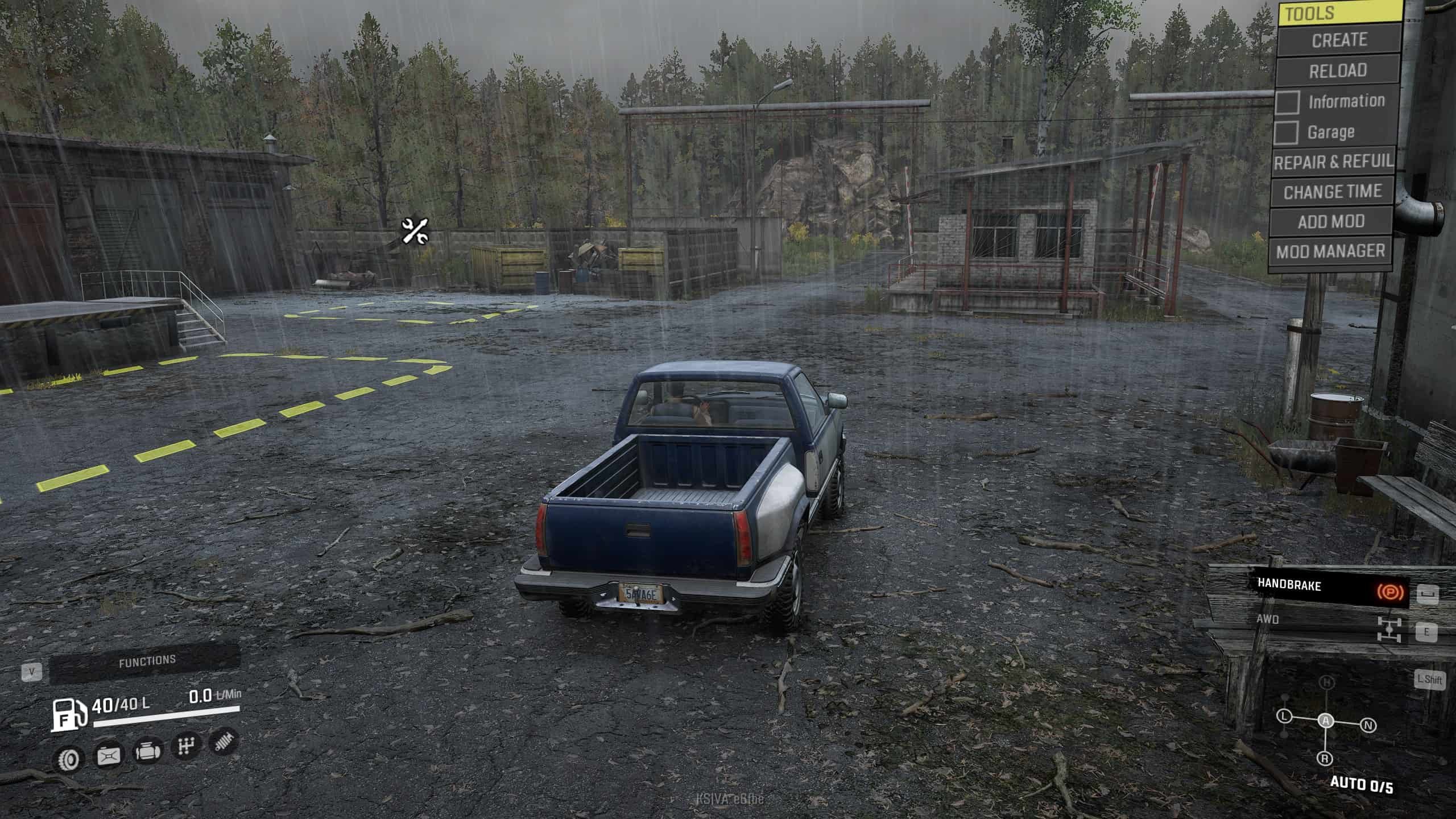Screen dimensions: 1456x819
Task: Select the engine status icon
Action: 147,751
